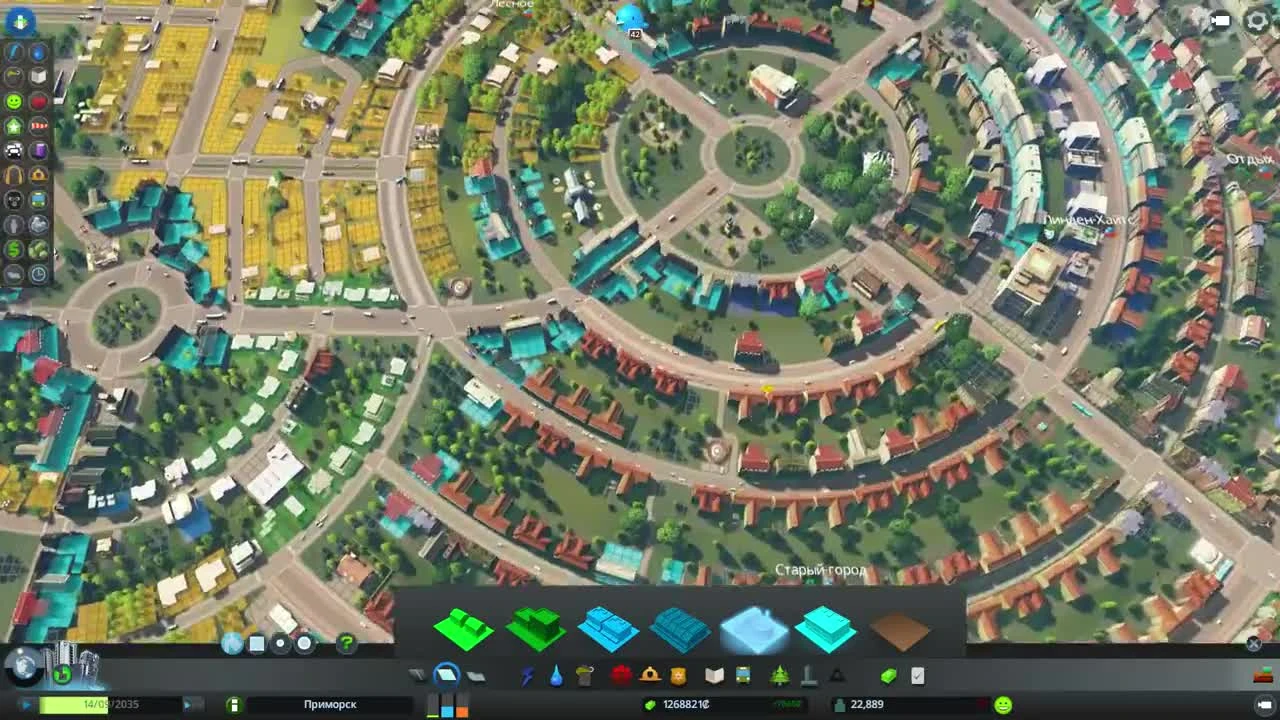Open the public transport menu via bus icon
The image size is (1280, 720).
pyautogui.click(x=742, y=674)
